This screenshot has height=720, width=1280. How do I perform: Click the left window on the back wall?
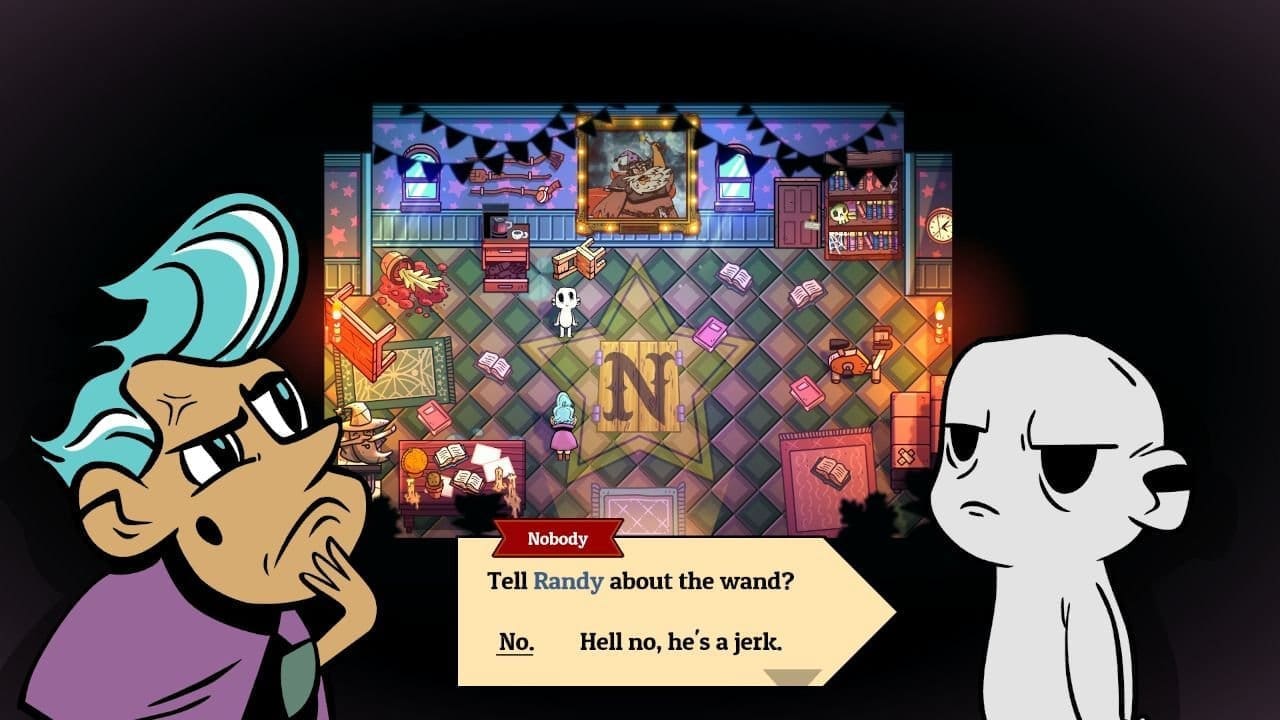[x=421, y=176]
